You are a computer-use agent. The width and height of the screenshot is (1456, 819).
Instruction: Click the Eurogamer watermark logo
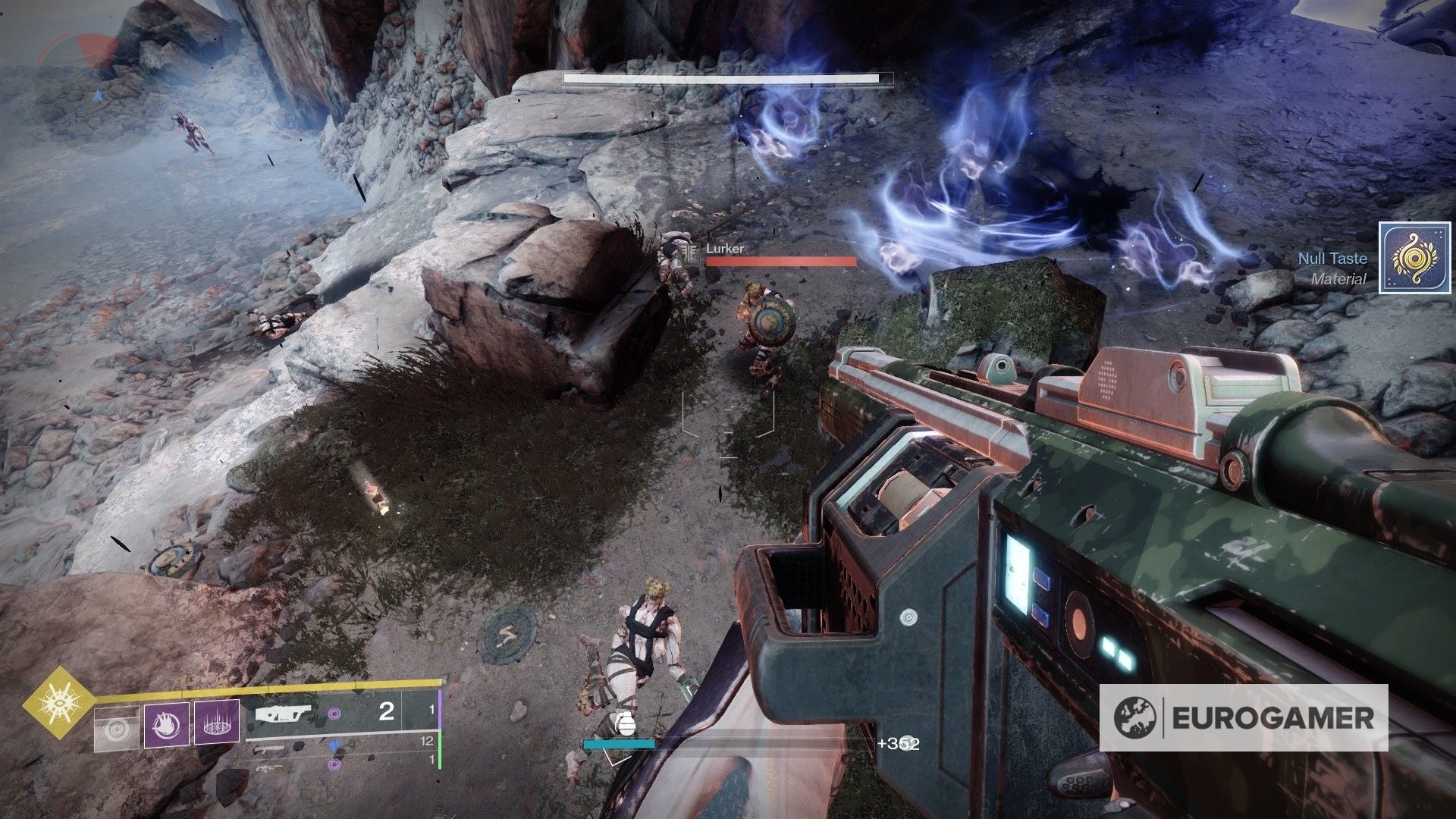(x=1244, y=717)
